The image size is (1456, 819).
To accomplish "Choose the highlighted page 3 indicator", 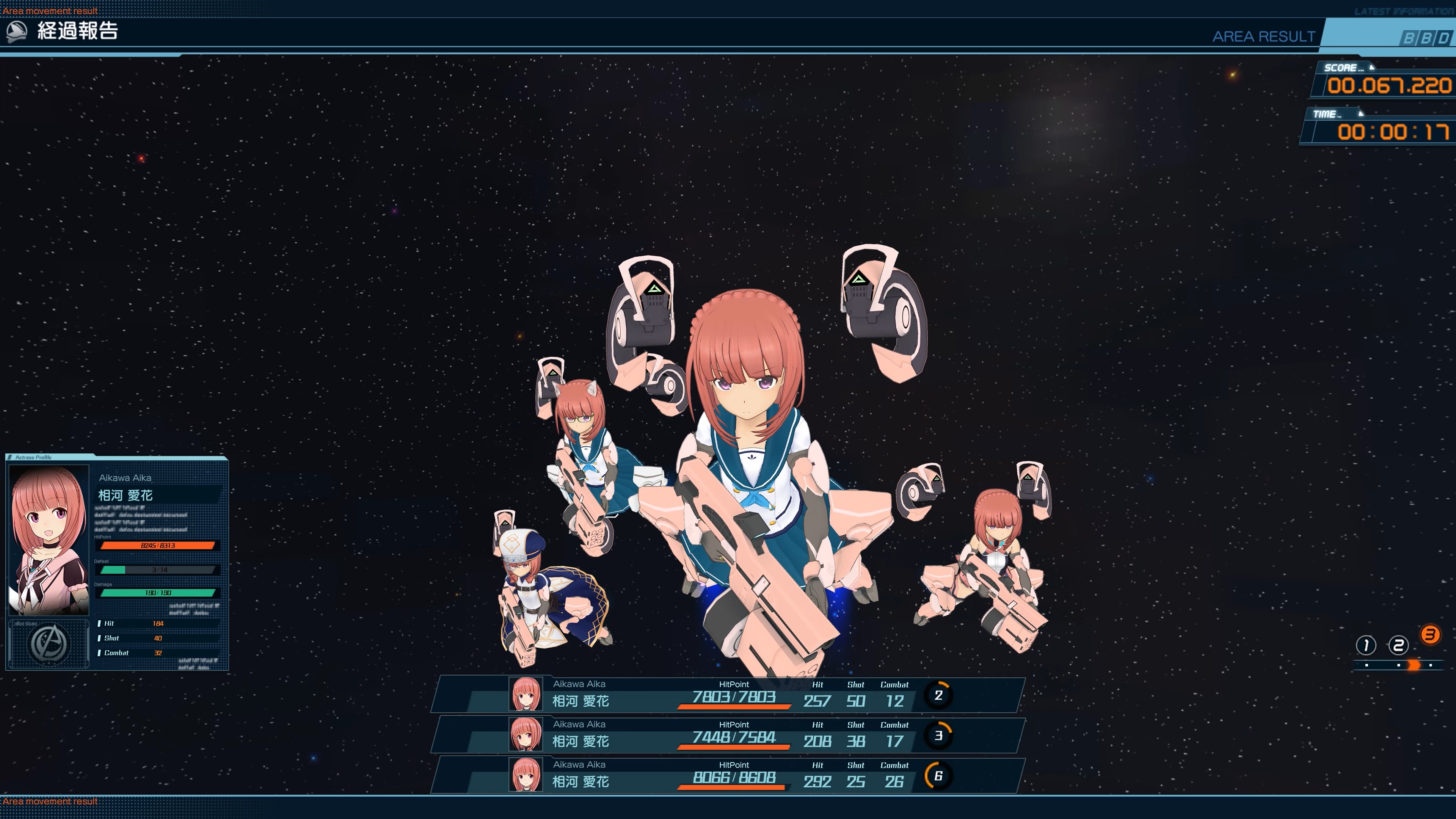I will pos(1430,635).
